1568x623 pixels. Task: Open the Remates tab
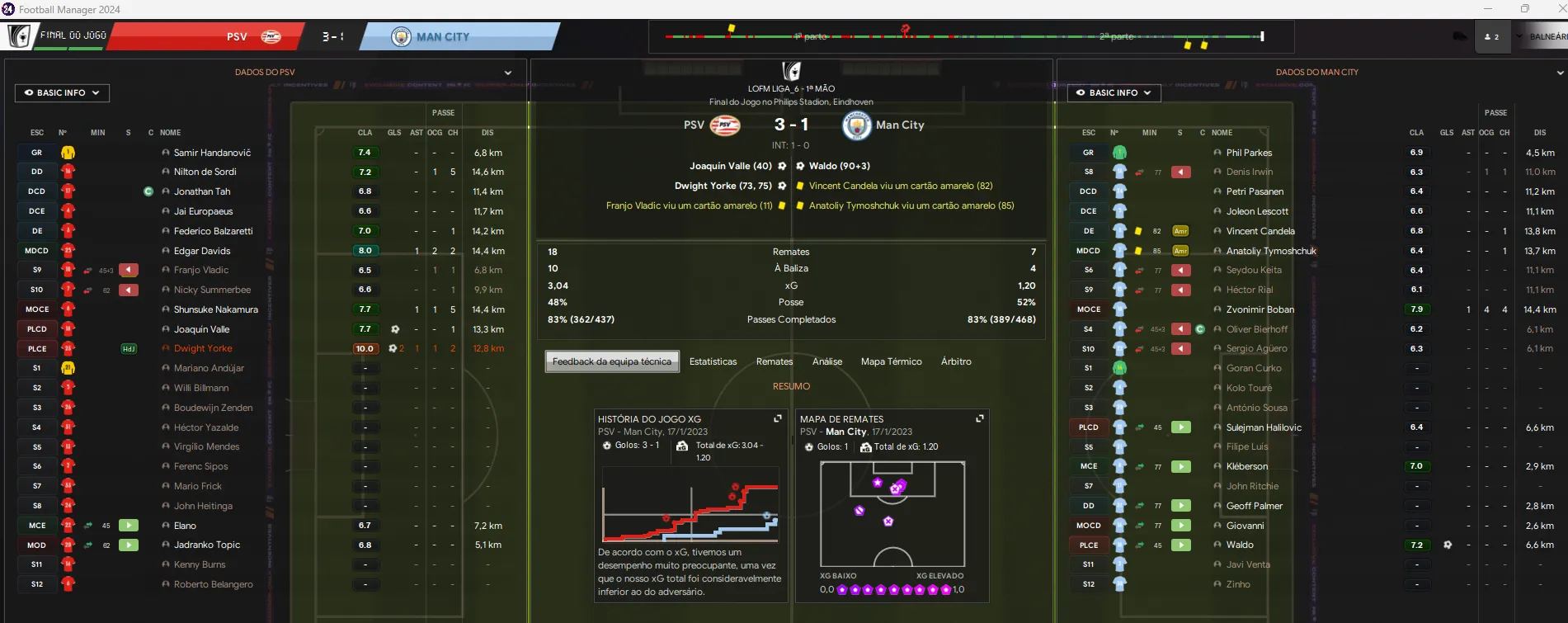tap(775, 361)
